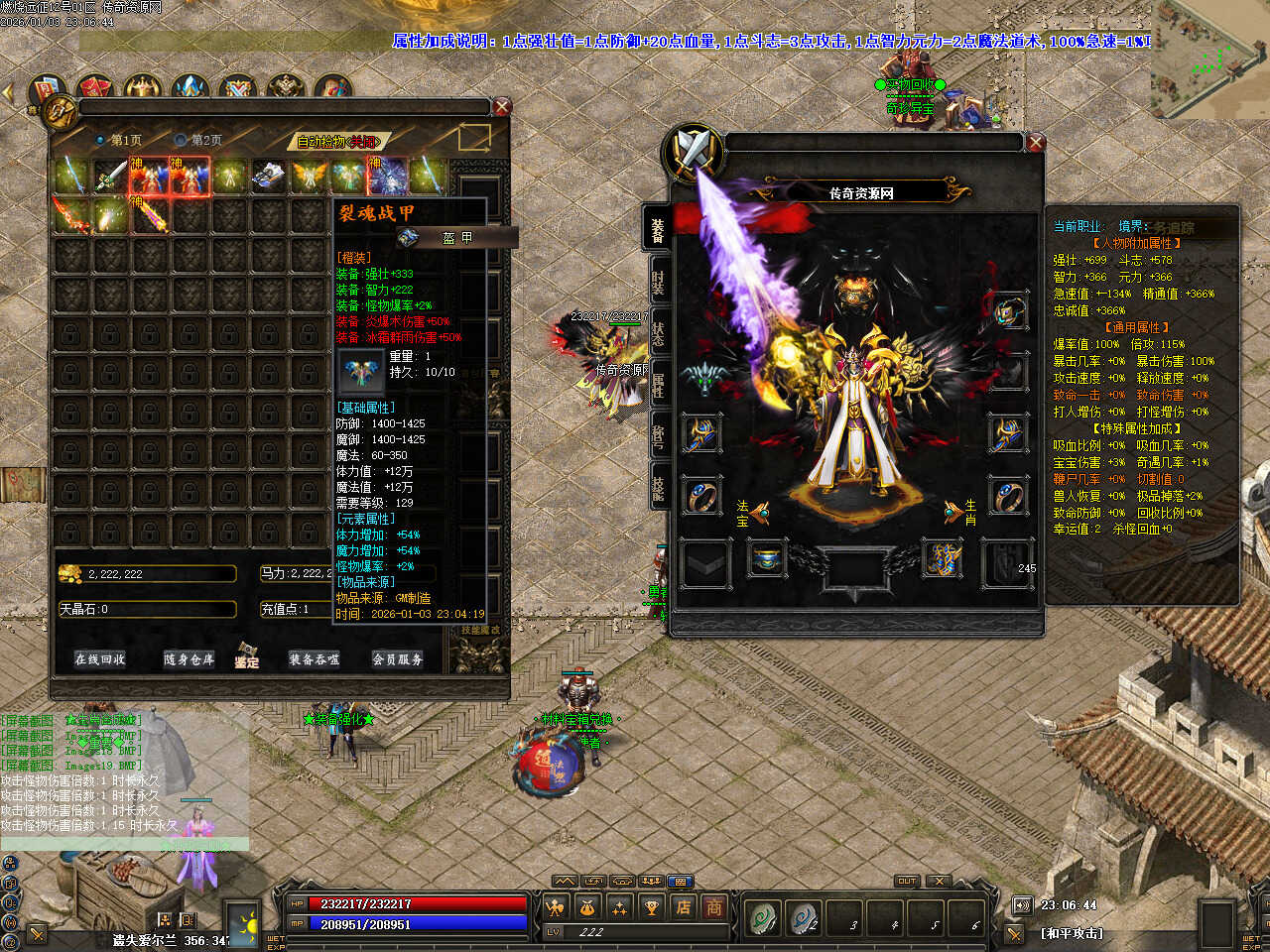Use the green rune stone in hotbar slot 1
Screen dimensions: 1270x952
coord(764,917)
